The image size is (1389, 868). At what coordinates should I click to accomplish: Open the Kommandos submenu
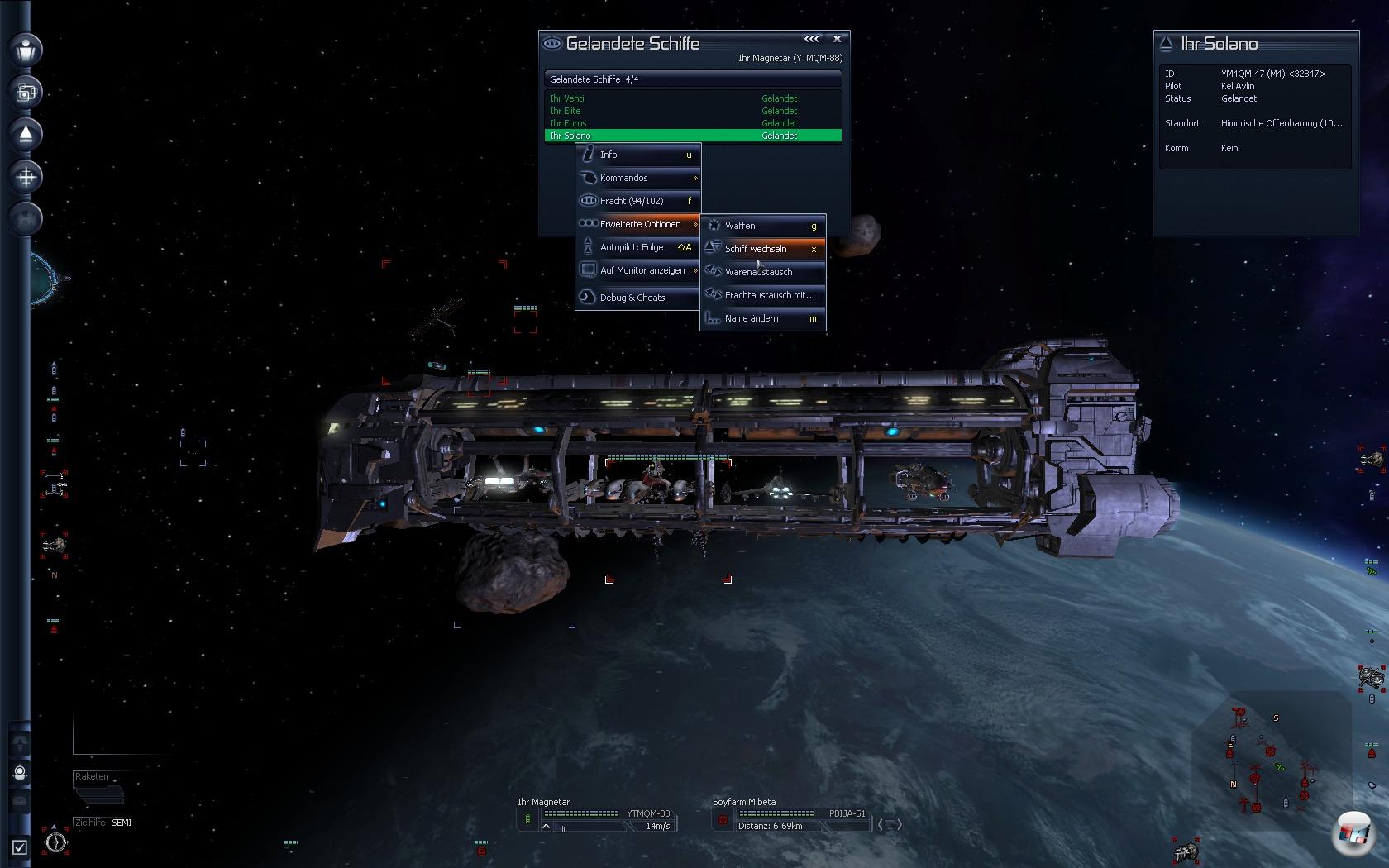pyautogui.click(x=638, y=178)
